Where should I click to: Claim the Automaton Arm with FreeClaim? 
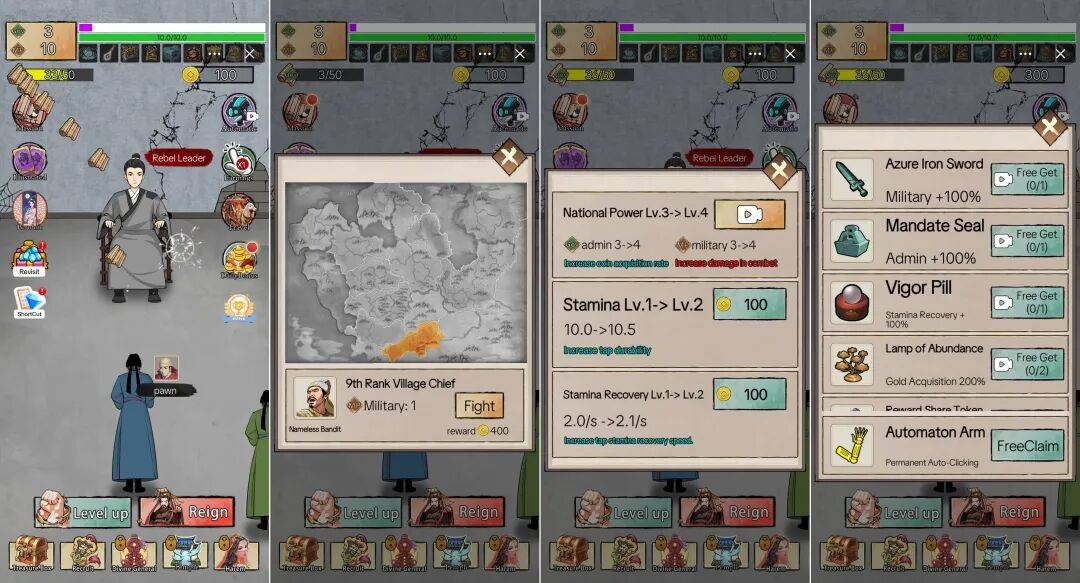click(x=1026, y=446)
